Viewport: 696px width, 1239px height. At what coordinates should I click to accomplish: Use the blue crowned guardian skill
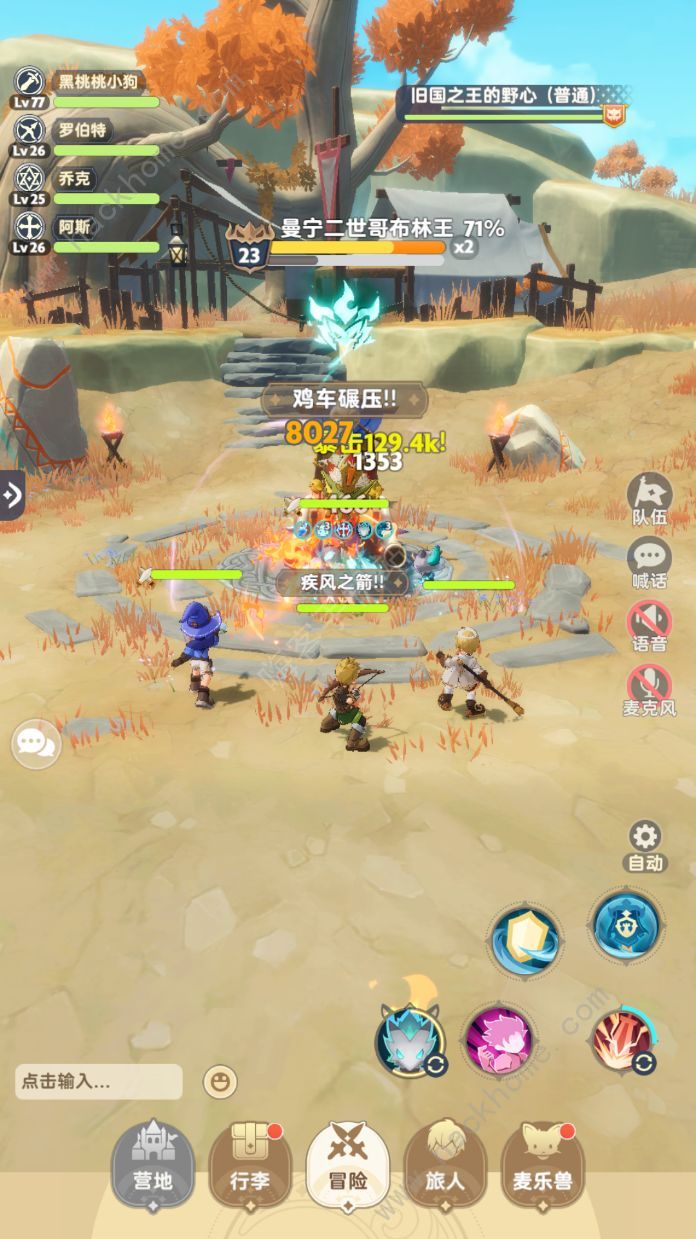point(625,925)
